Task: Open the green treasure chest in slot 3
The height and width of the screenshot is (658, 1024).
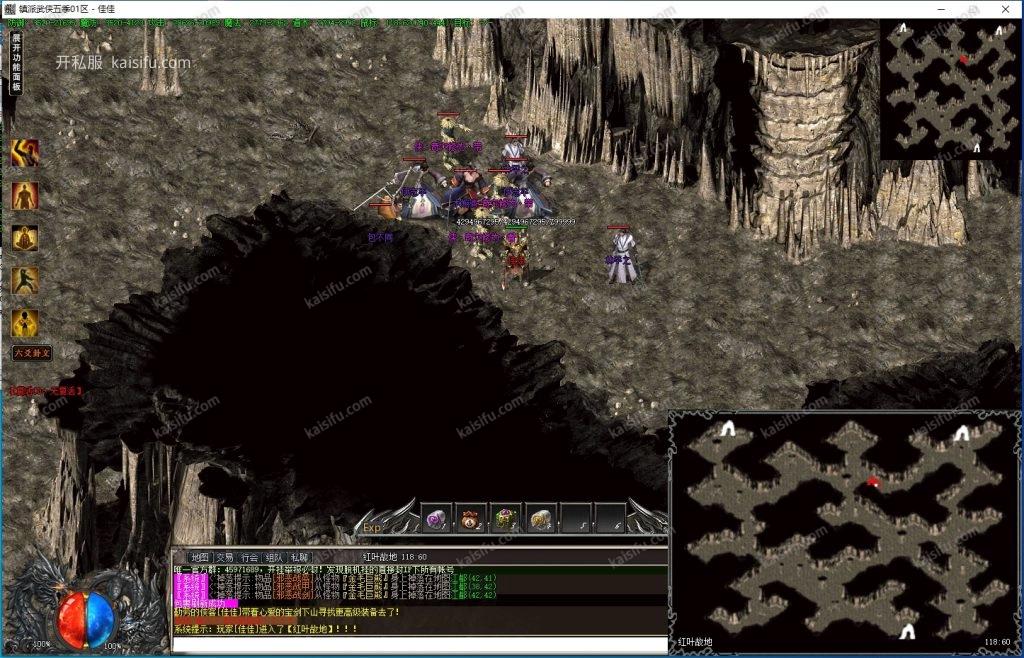Action: (x=506, y=519)
